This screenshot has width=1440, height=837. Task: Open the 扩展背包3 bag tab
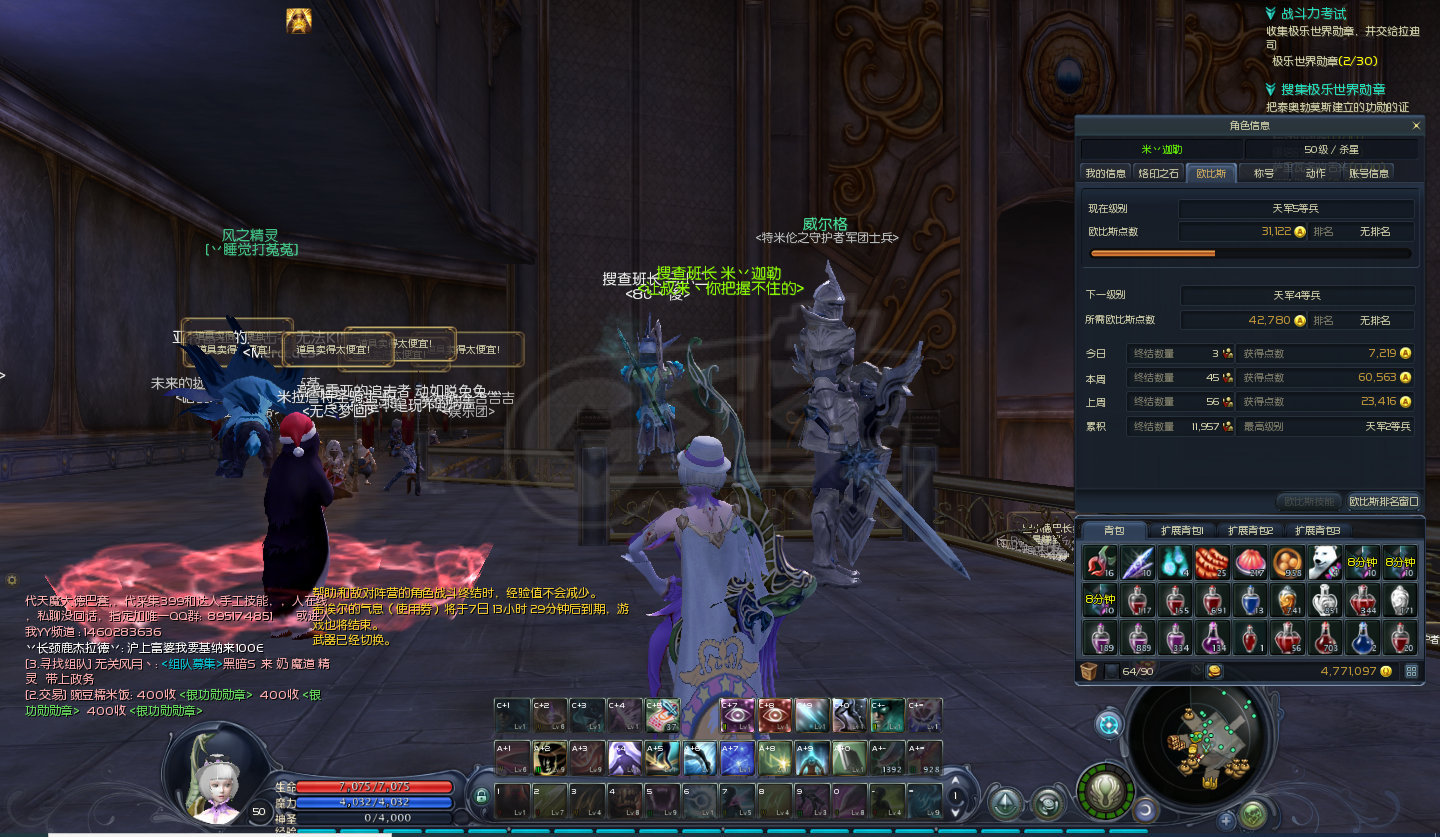click(1317, 530)
